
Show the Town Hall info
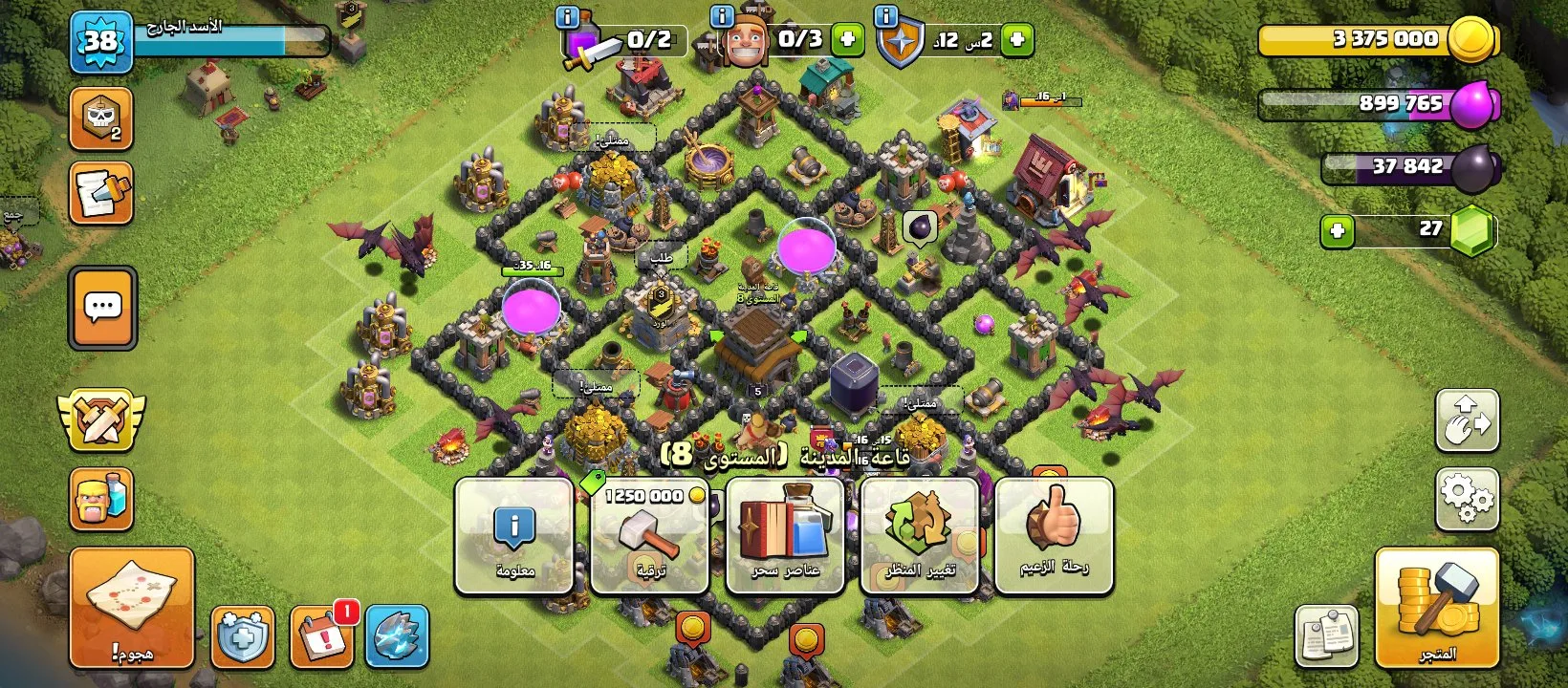tap(514, 536)
